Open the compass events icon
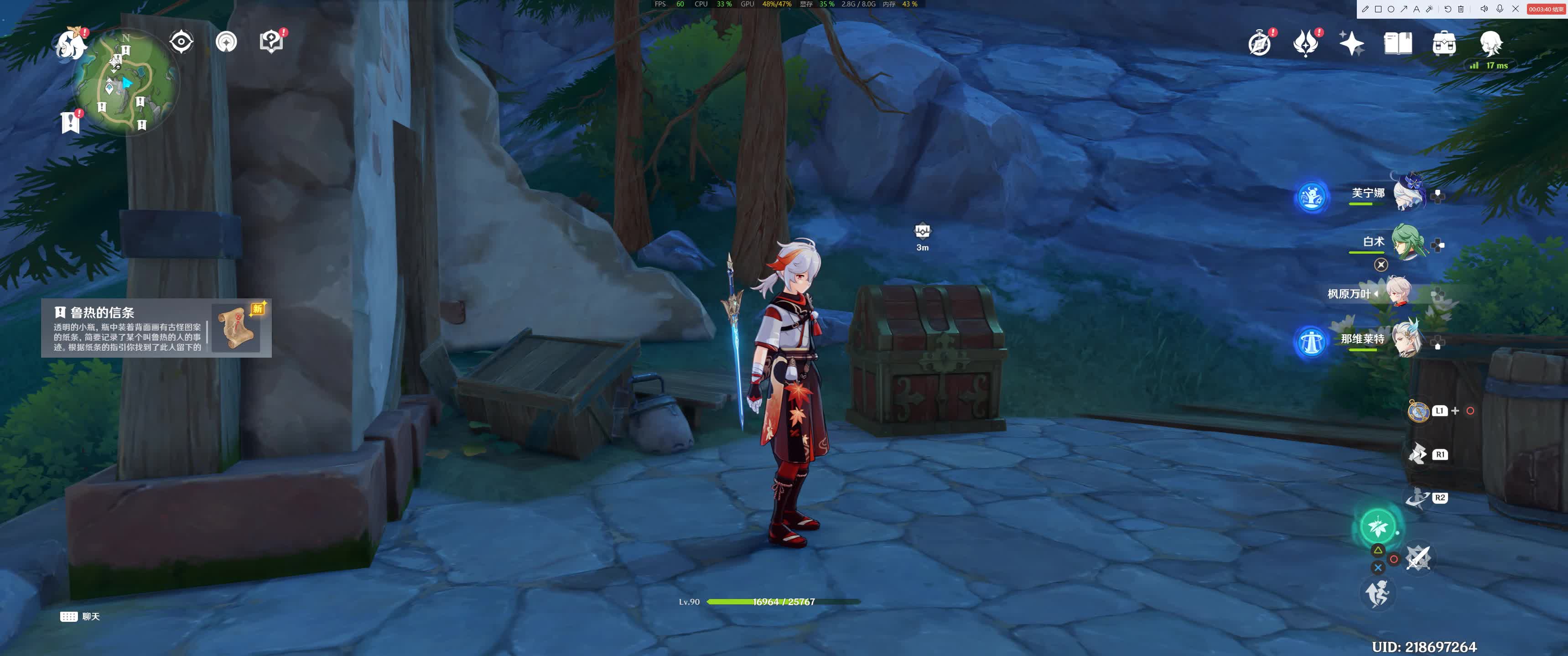1568x656 pixels. [1259, 44]
